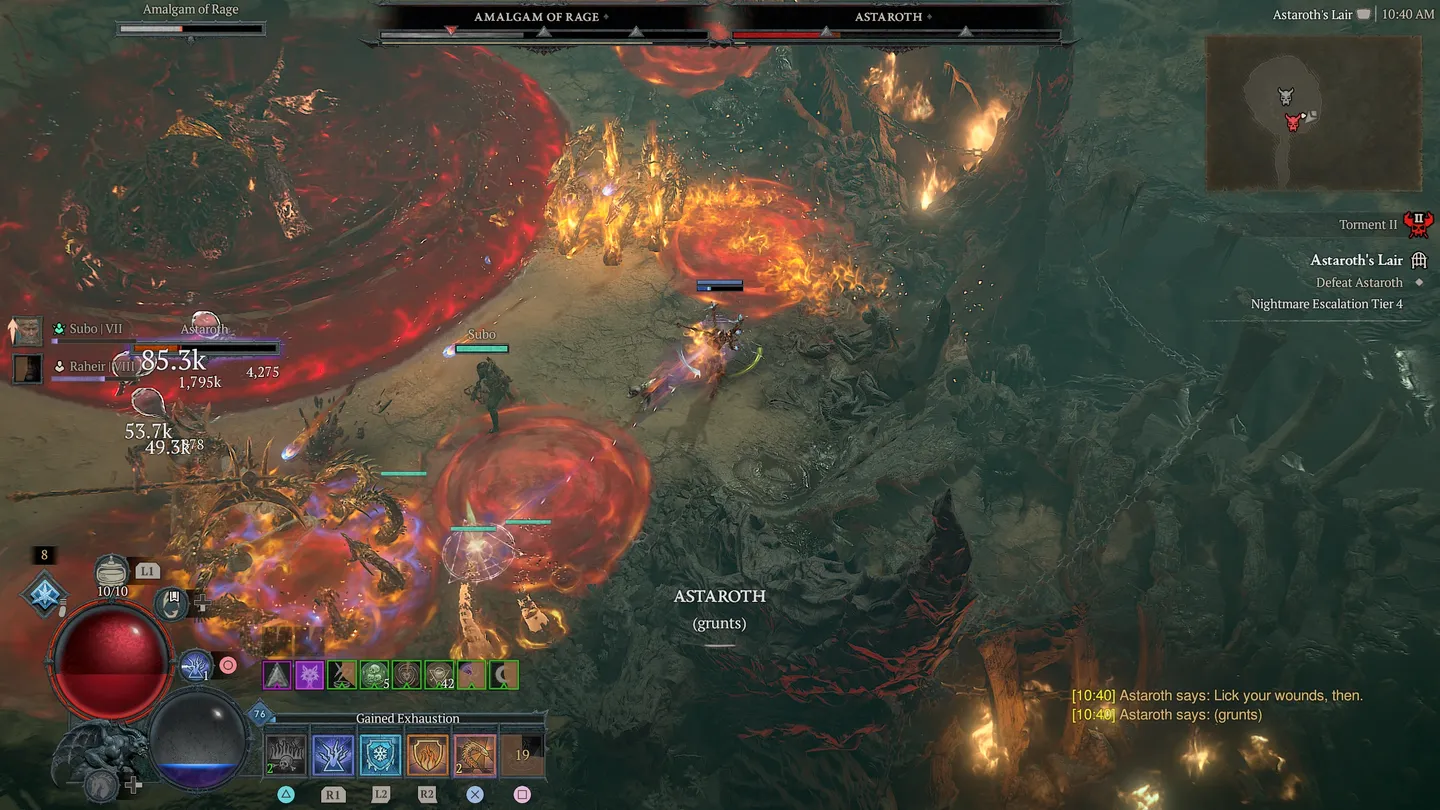Expand the green skull buff showing 5 stacks

373,674
